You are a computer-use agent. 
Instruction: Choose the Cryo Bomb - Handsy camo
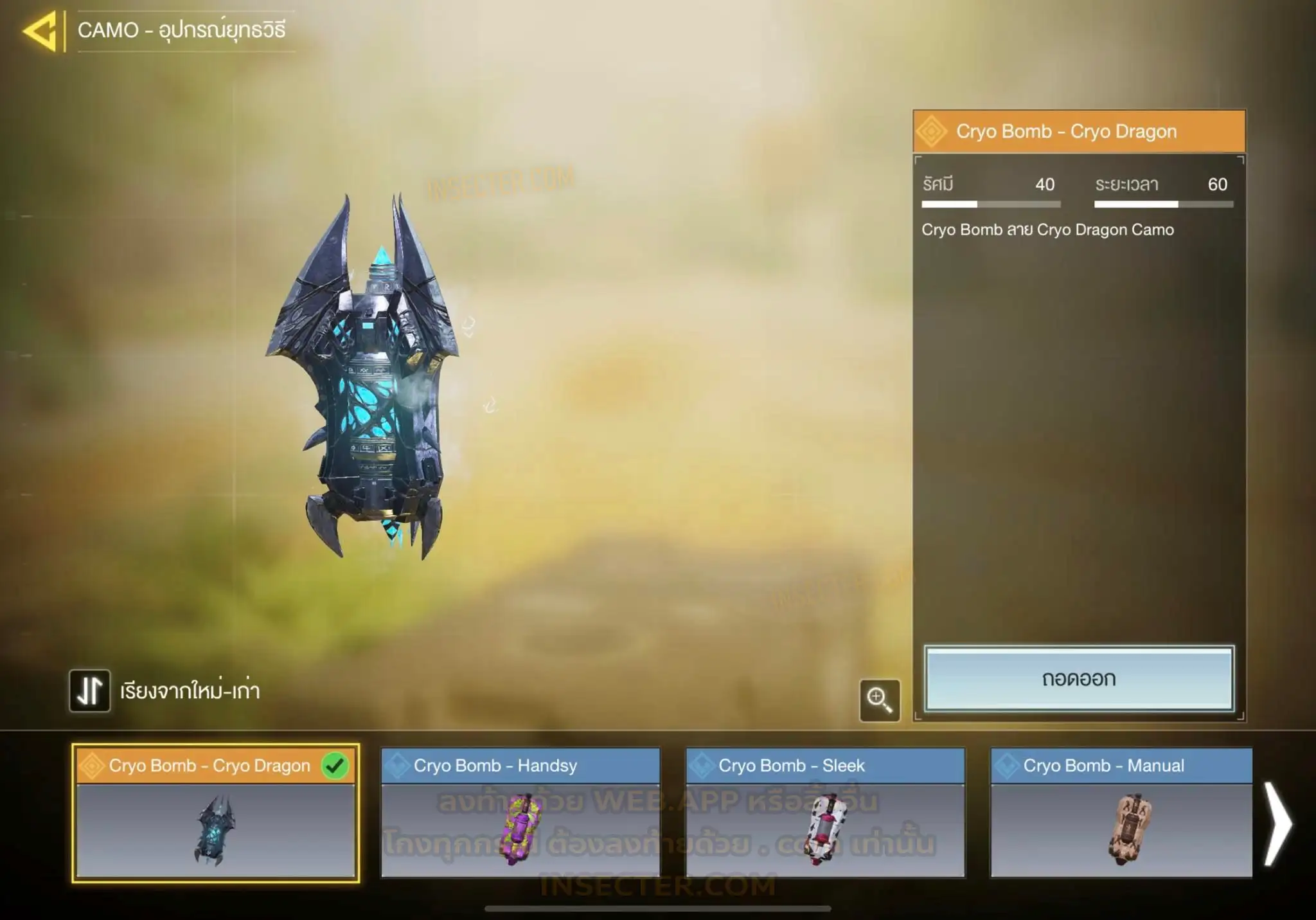click(520, 813)
